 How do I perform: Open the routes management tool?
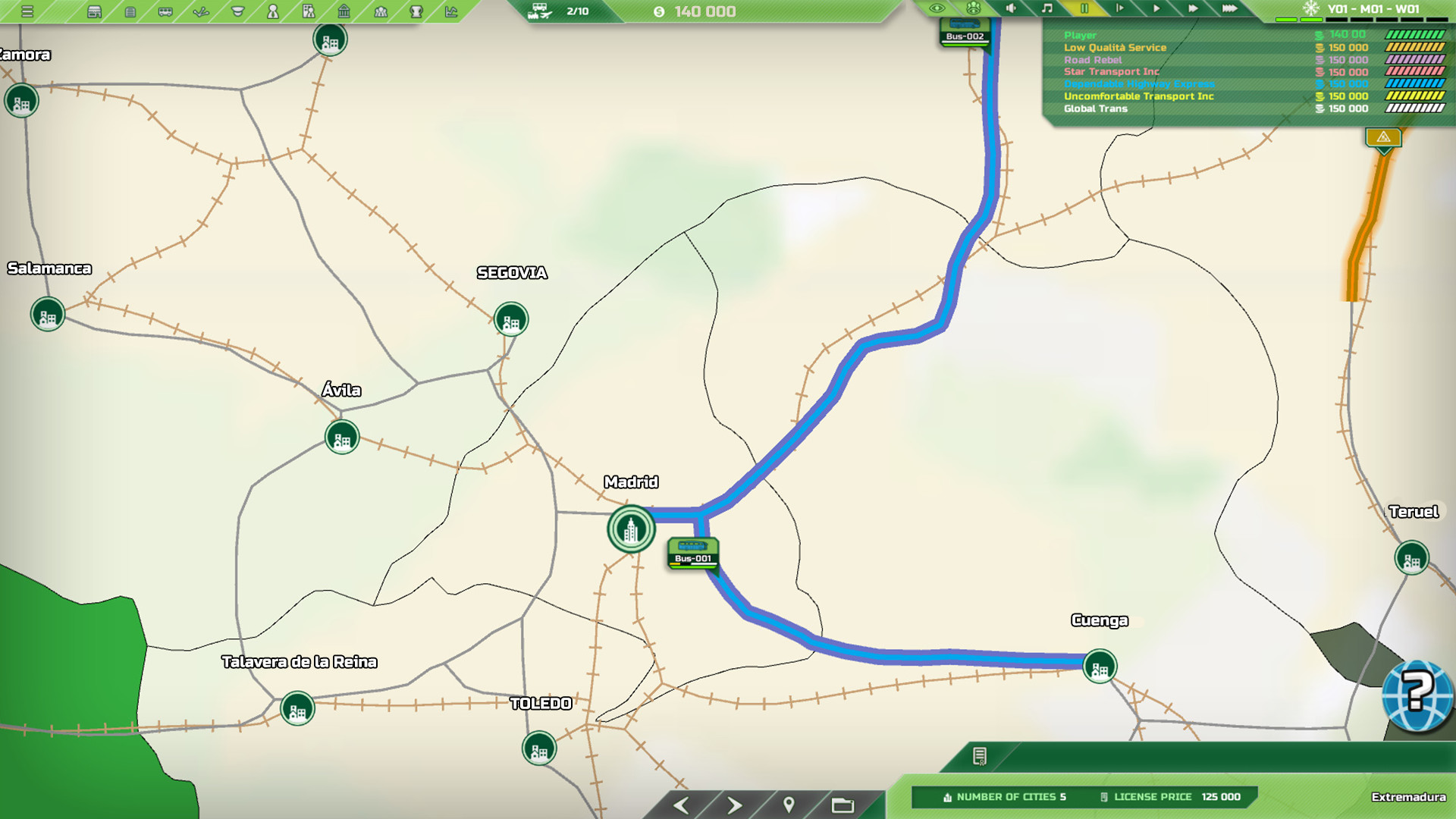201,11
